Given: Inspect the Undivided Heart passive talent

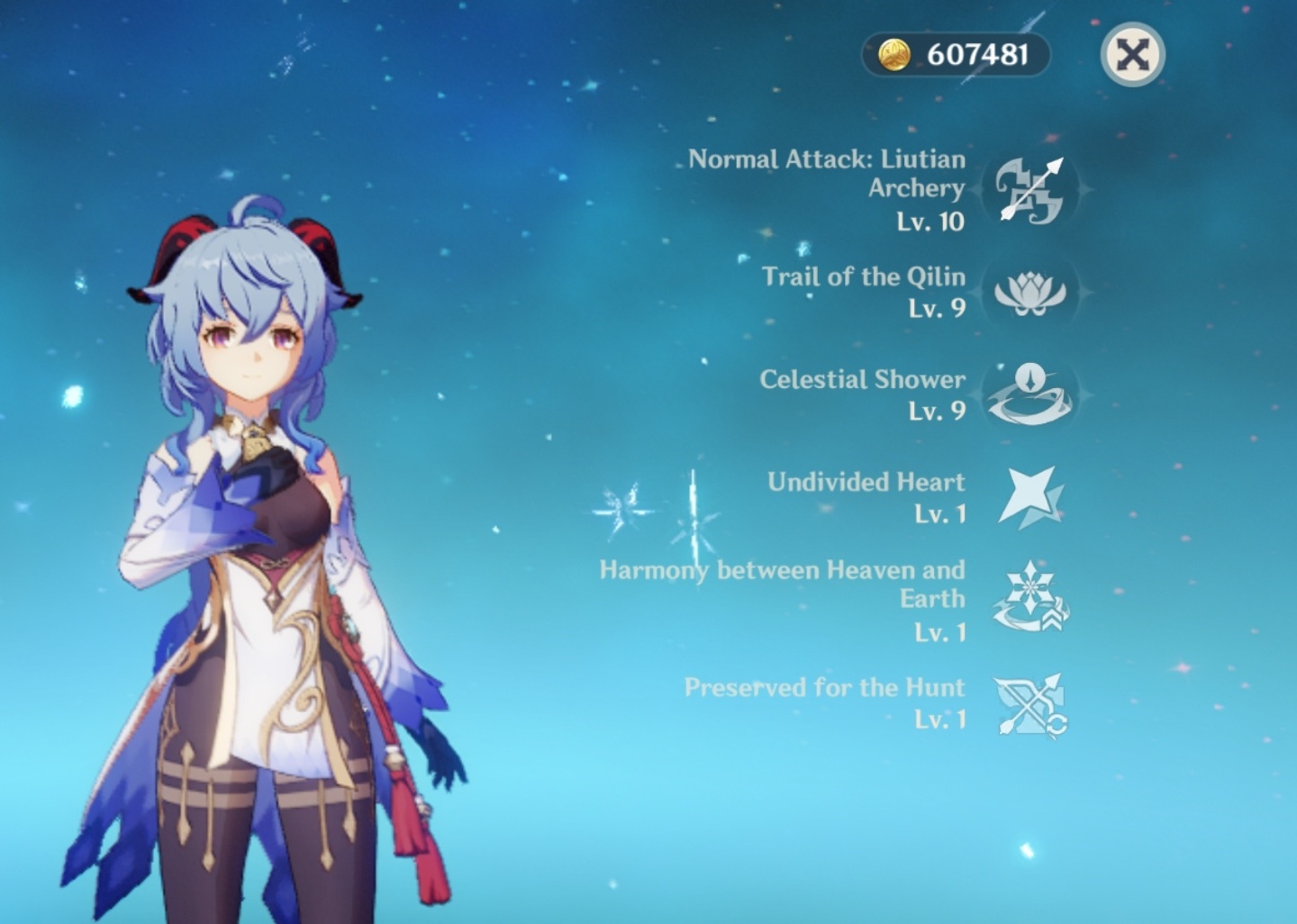Looking at the screenshot, I should 1029,497.
